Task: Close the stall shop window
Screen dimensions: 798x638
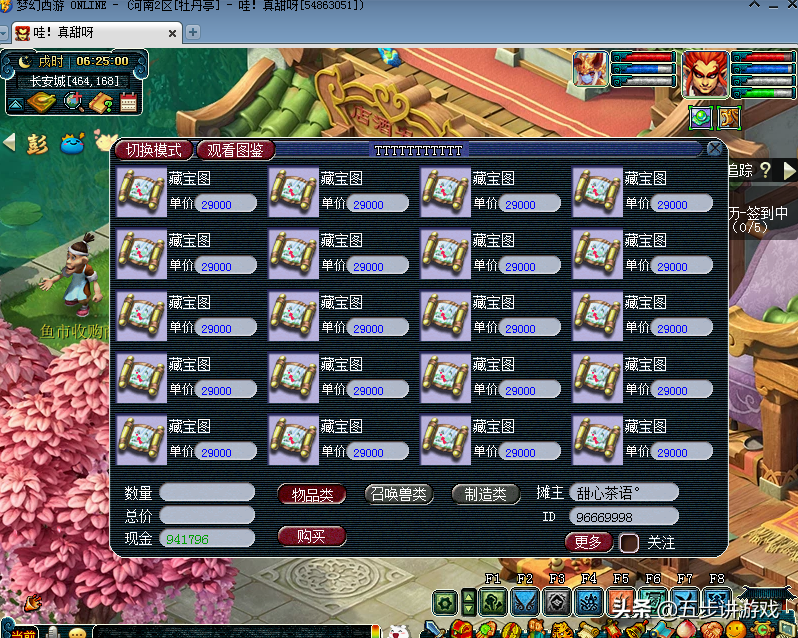Action: click(714, 149)
